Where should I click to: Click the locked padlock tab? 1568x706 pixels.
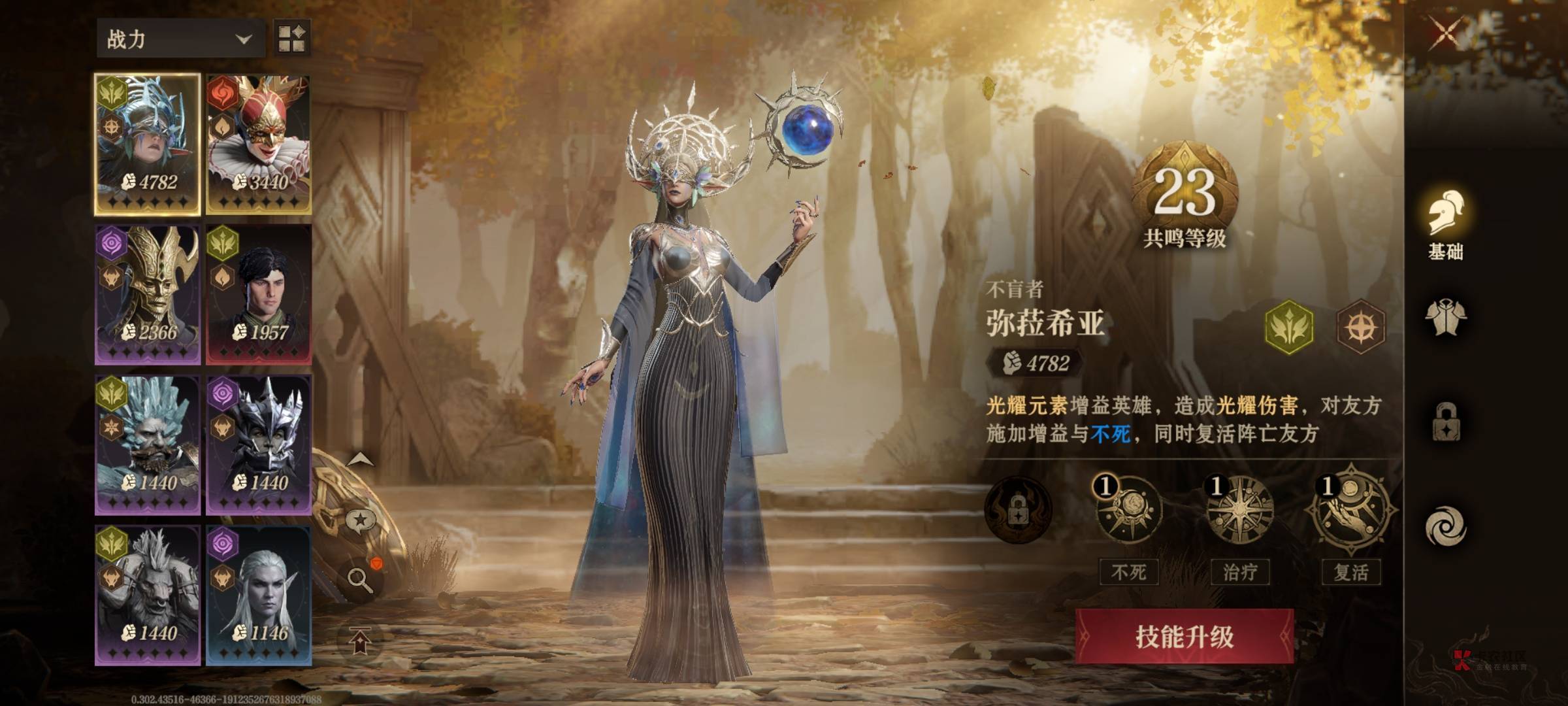pos(1445,422)
